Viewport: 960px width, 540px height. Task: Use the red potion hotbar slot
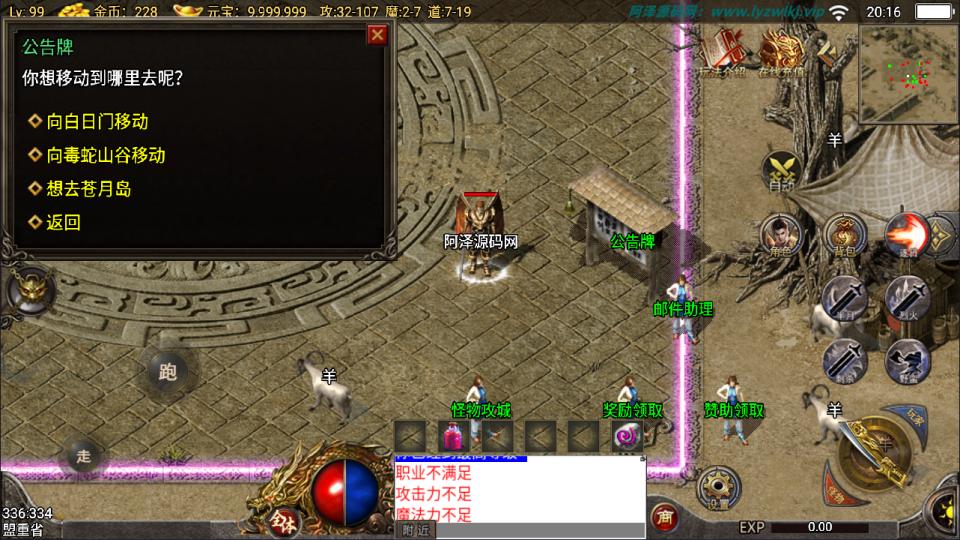[x=454, y=436]
